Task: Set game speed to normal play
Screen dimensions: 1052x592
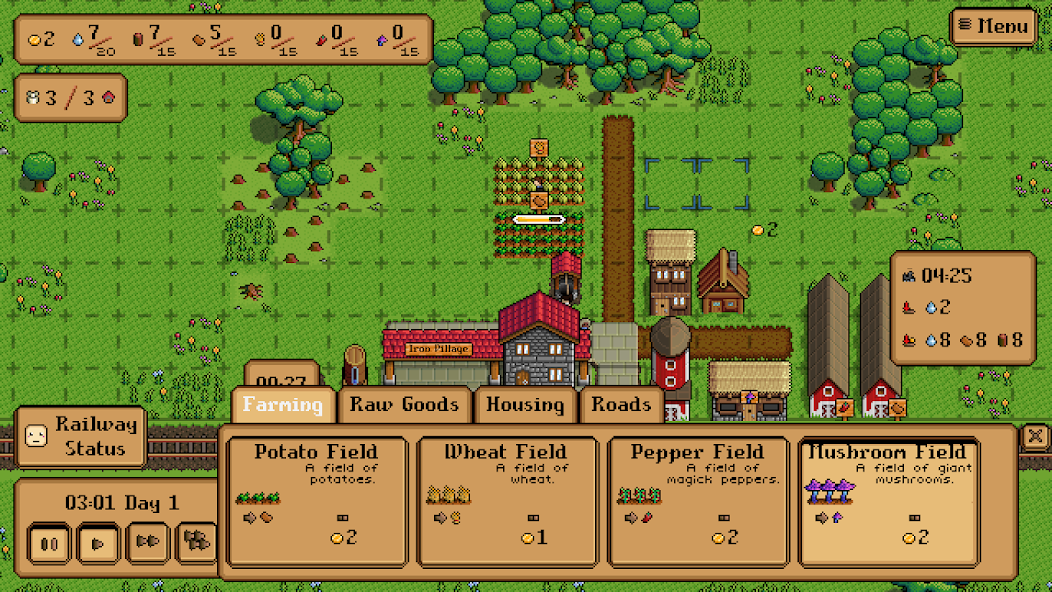Action: tap(98, 543)
